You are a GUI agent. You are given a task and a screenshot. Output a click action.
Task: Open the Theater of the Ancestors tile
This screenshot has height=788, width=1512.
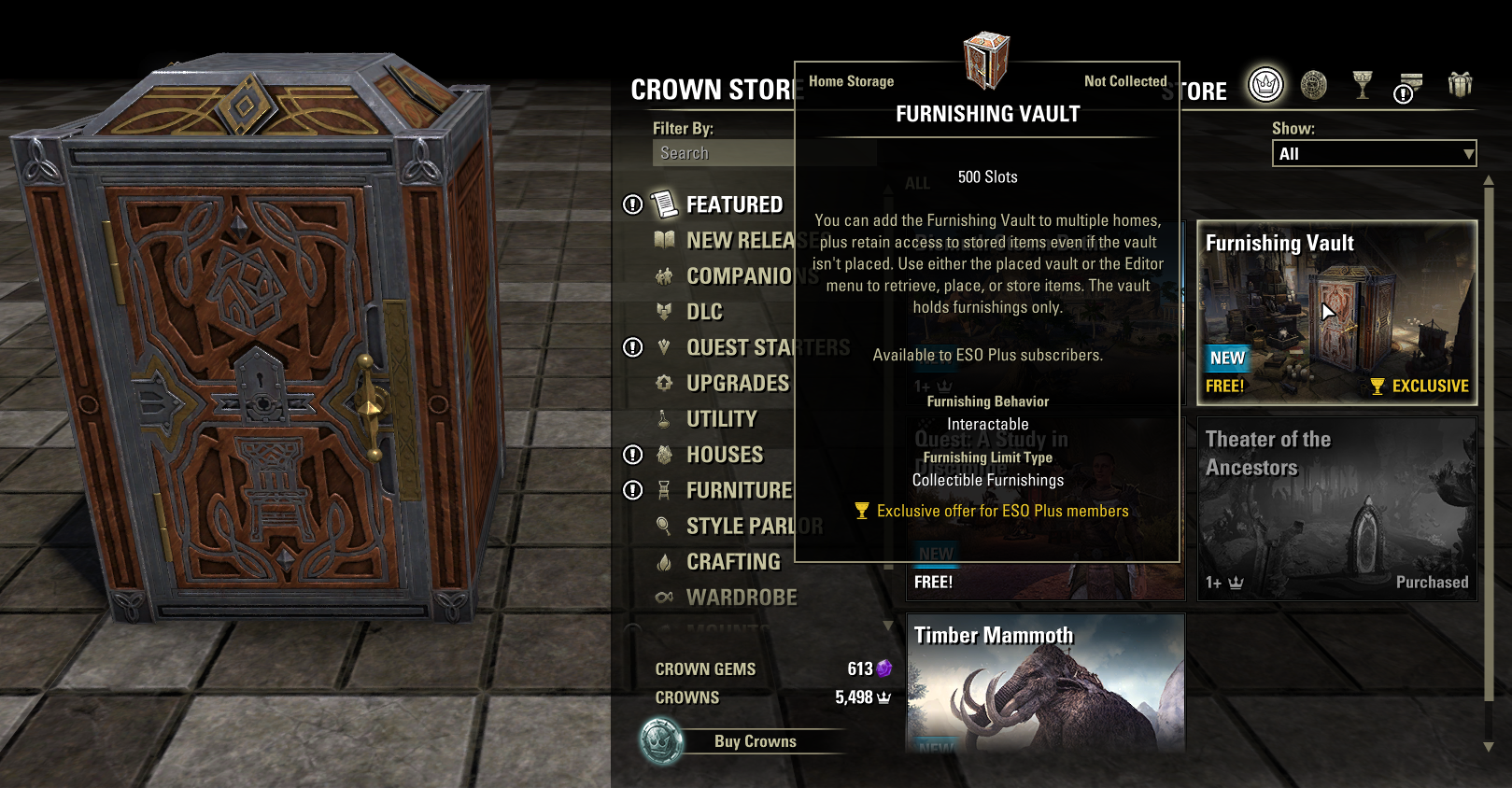(x=1336, y=509)
